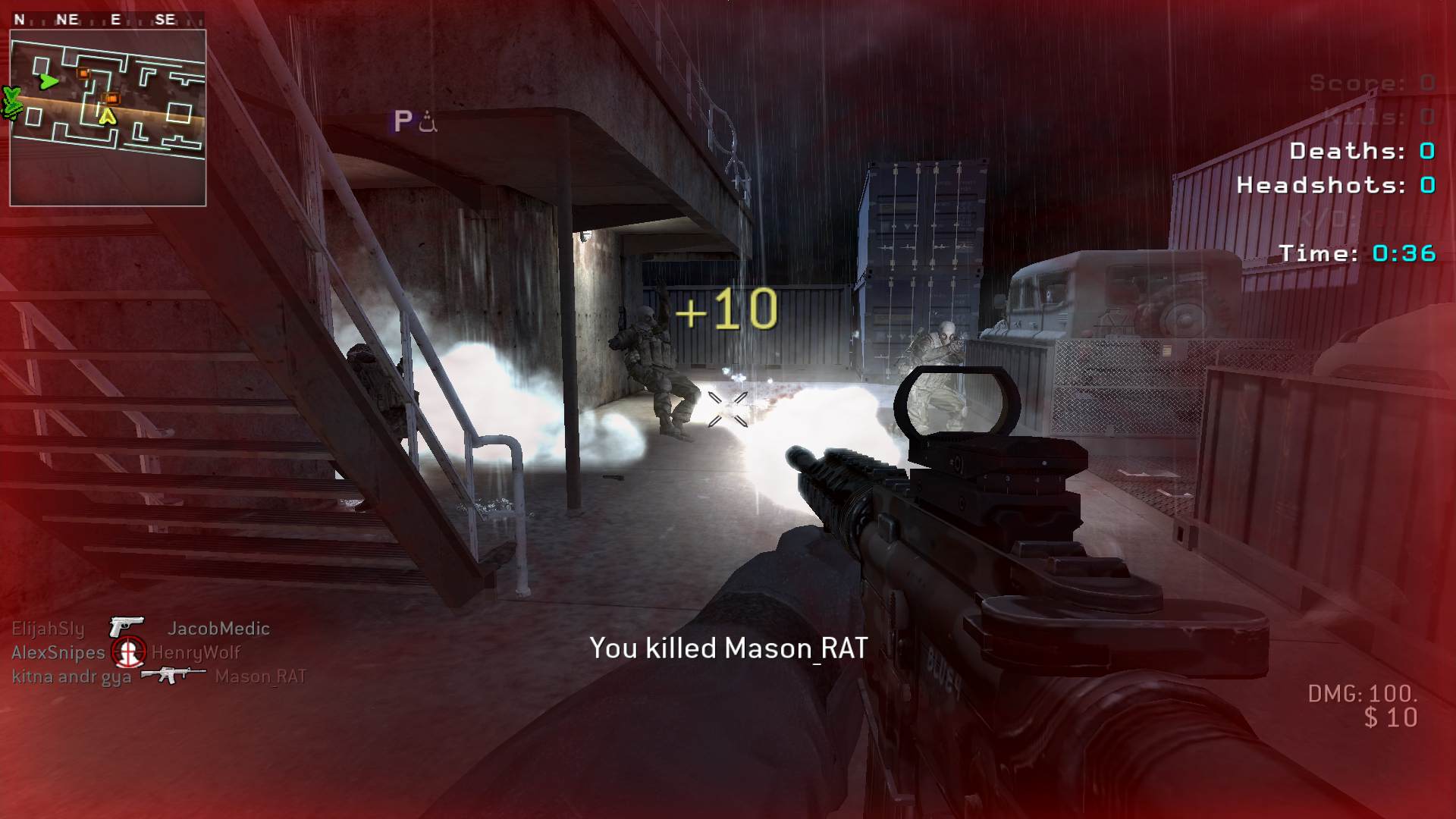
Task: Click the green teammate arrow on the minimap
Action: [49, 80]
